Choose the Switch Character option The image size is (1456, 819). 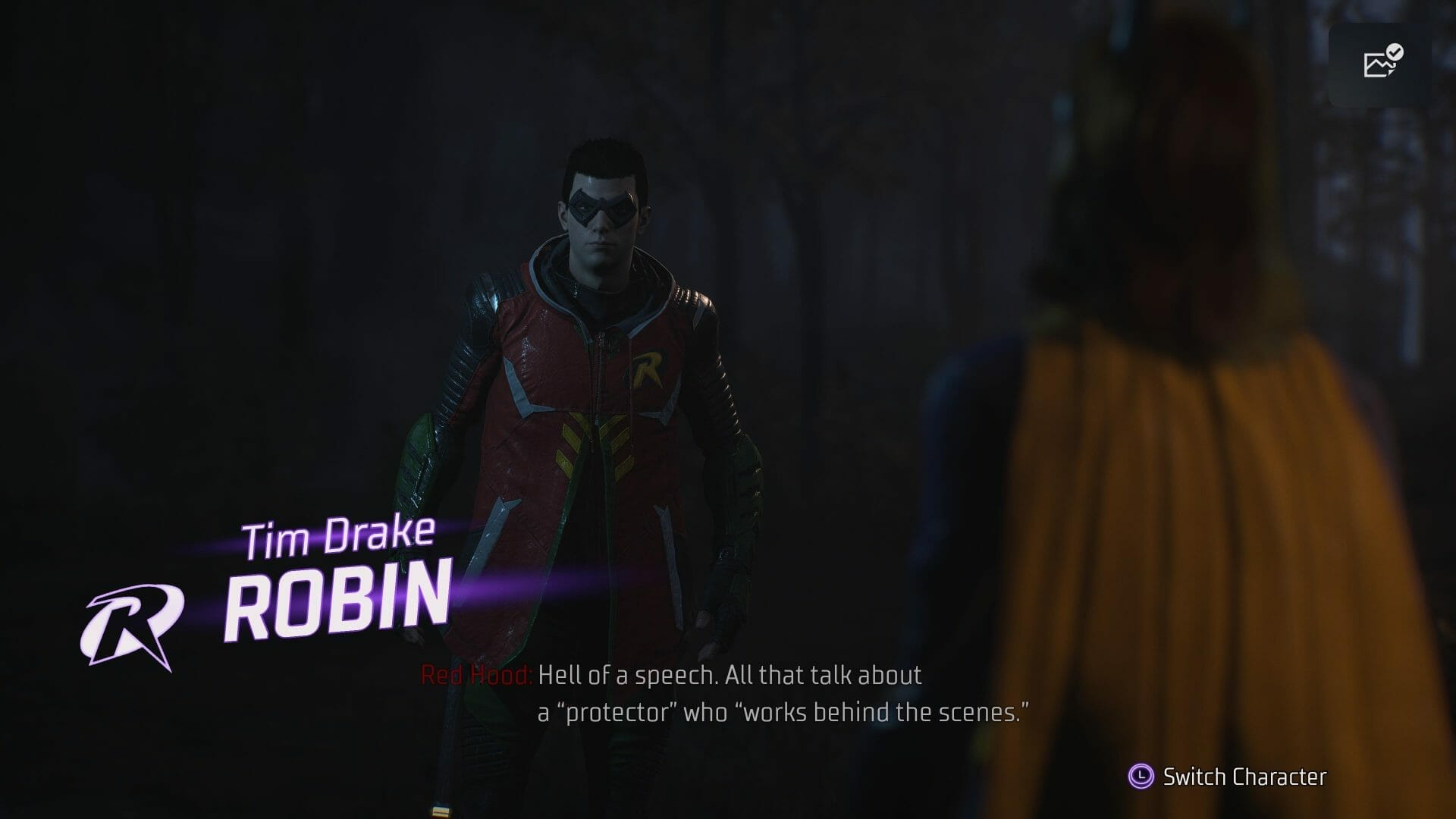1228,777
